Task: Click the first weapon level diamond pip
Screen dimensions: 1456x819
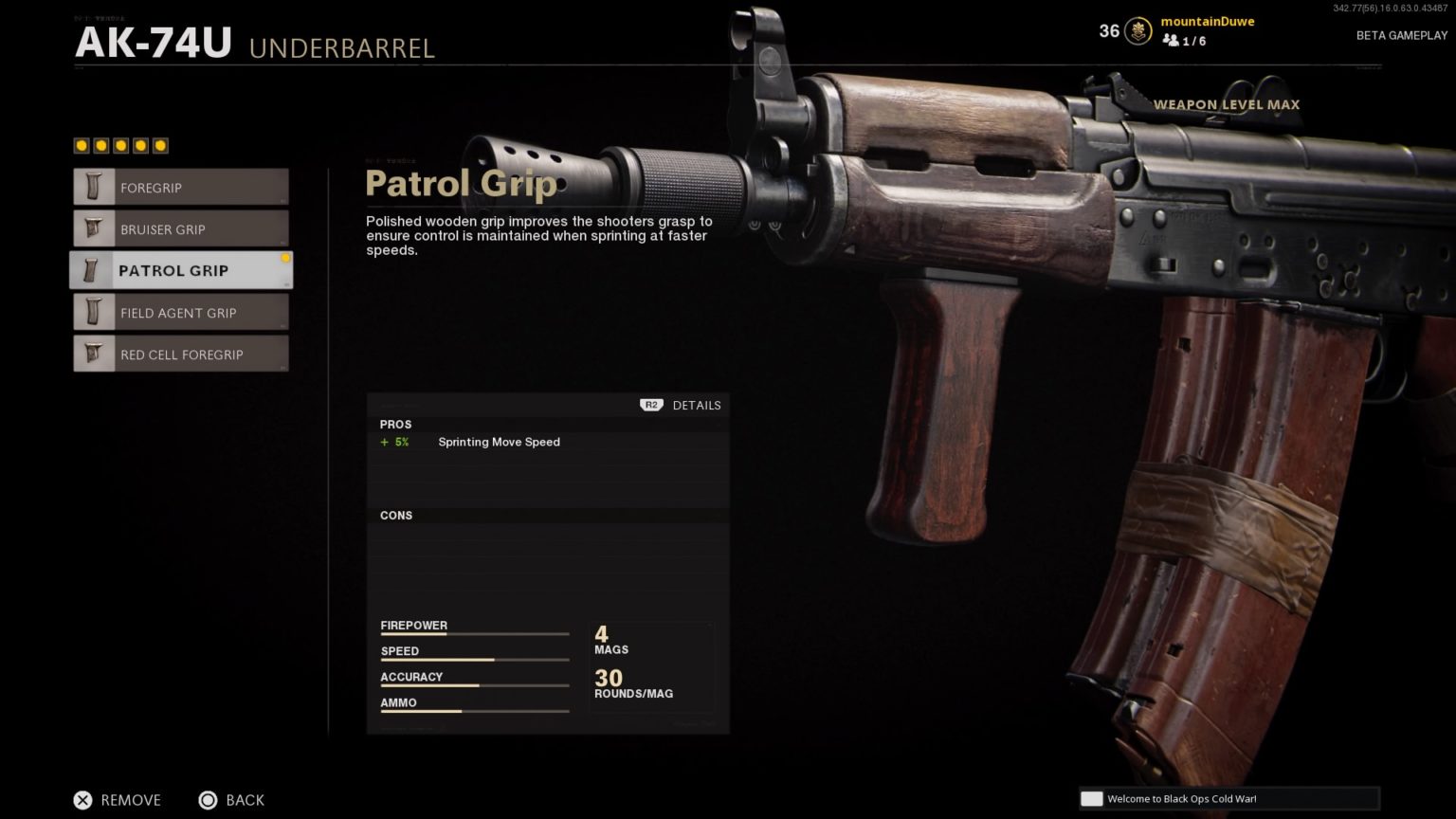Action: [x=82, y=145]
